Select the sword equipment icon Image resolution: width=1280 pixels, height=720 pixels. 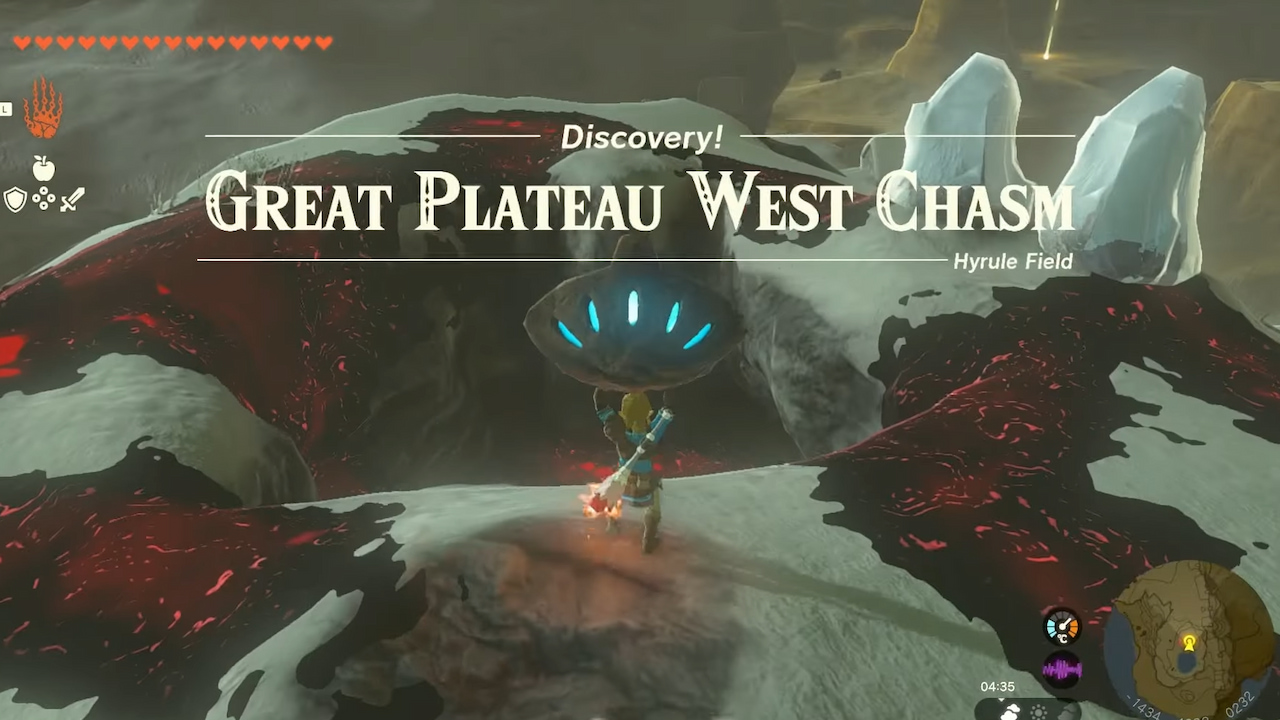pos(74,198)
